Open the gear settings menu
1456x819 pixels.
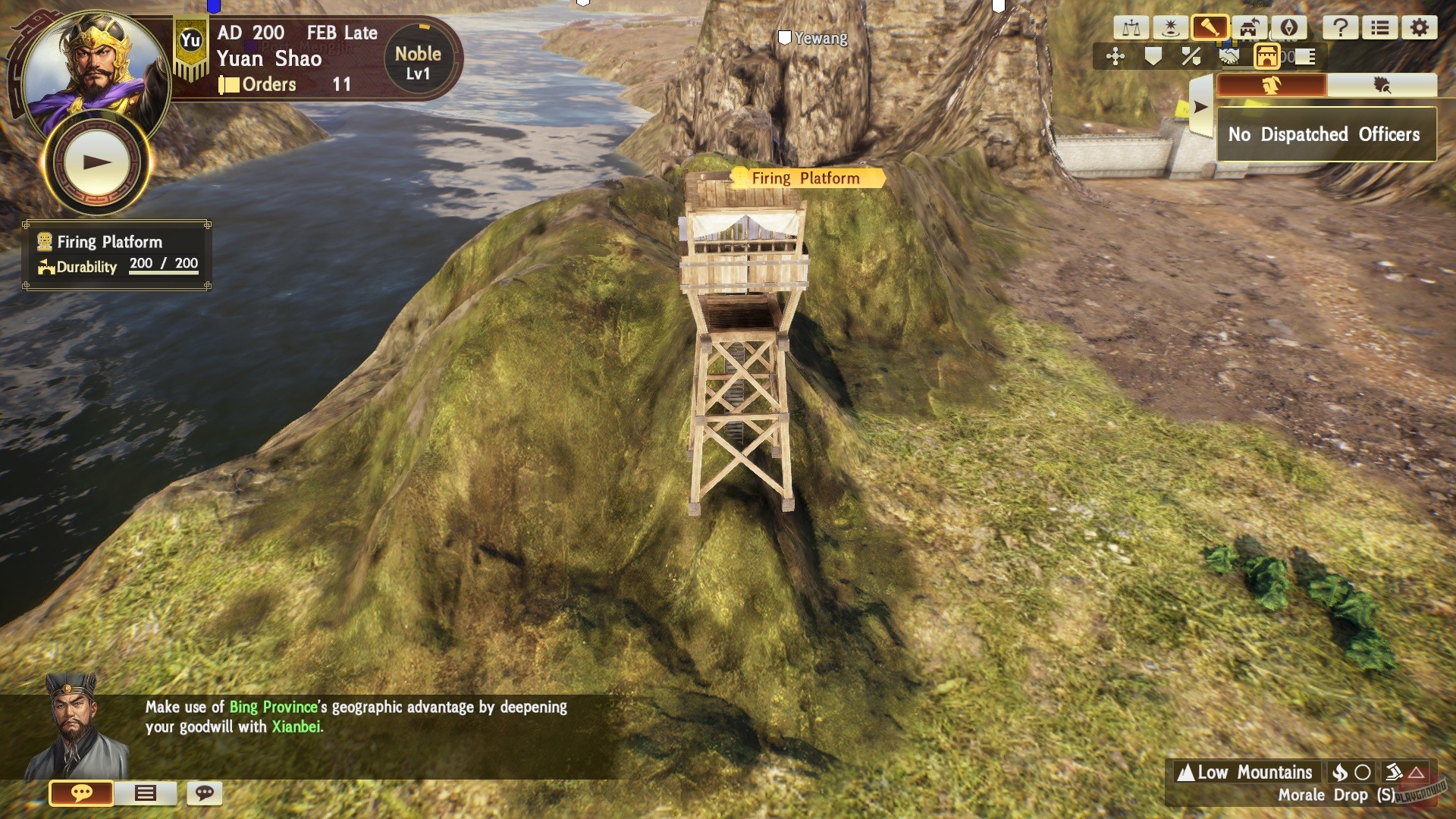[1419, 29]
